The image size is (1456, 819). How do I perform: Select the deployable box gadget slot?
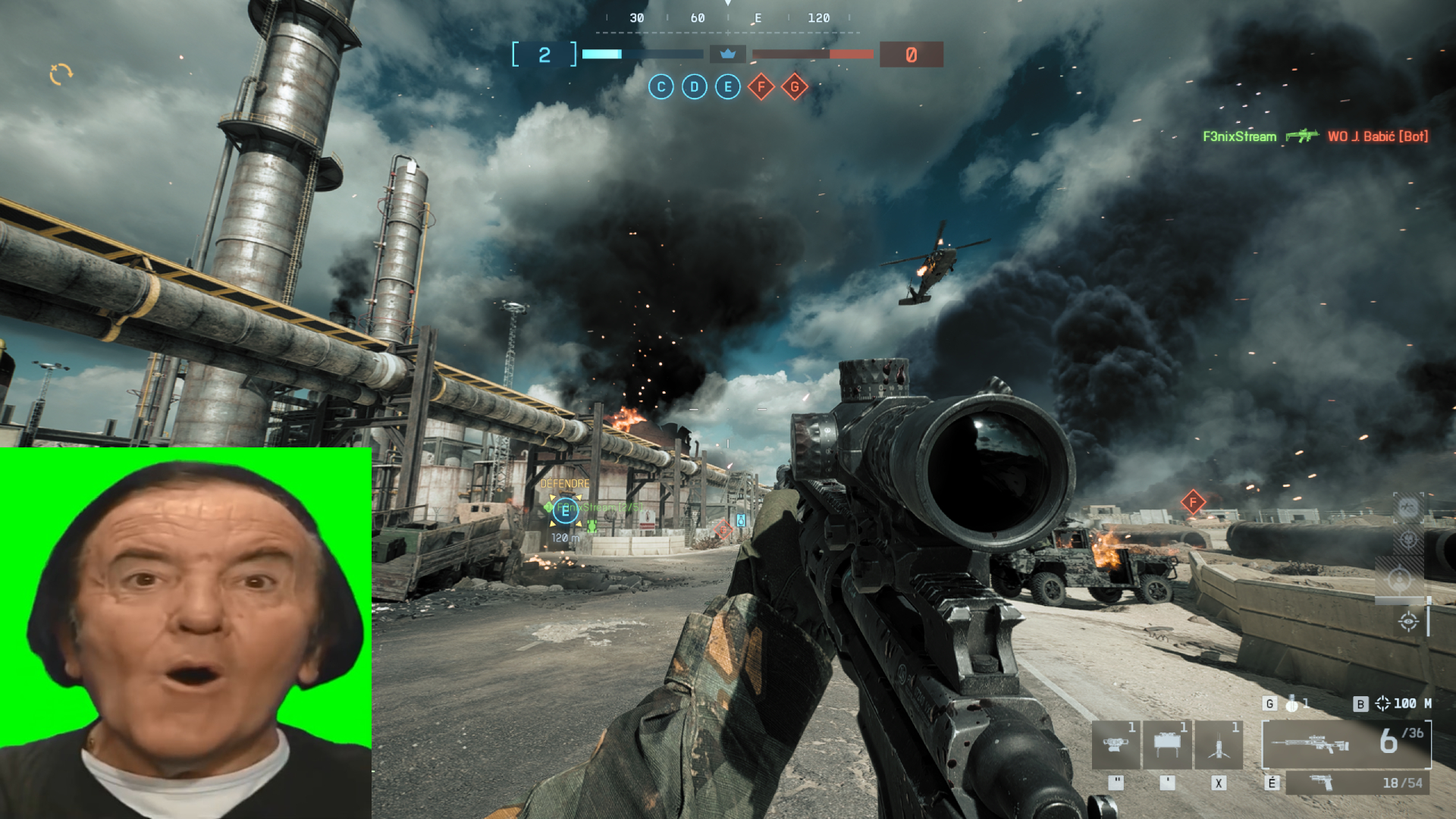(1167, 745)
